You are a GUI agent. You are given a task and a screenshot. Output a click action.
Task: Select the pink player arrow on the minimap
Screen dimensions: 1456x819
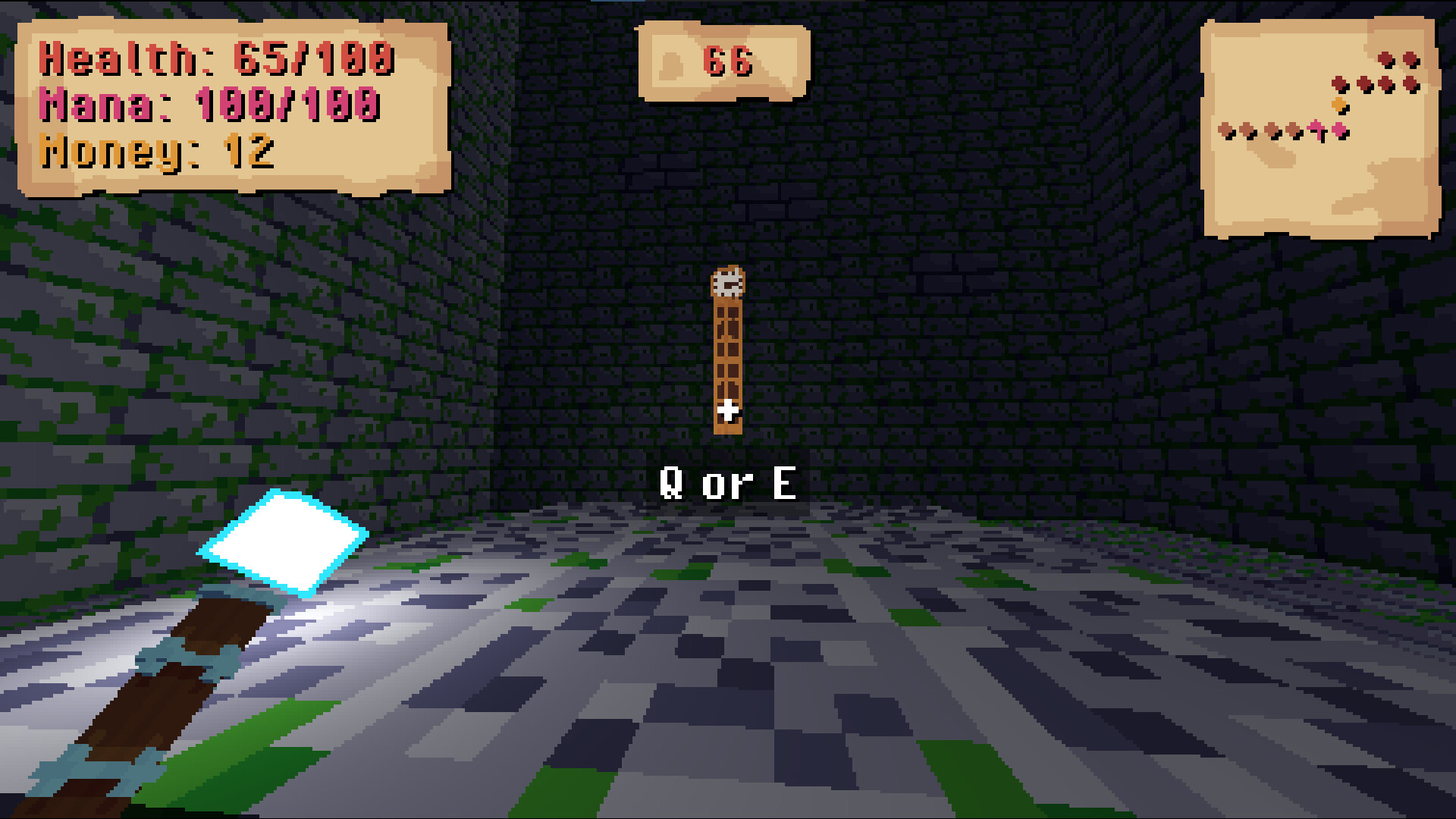[x=1316, y=128]
